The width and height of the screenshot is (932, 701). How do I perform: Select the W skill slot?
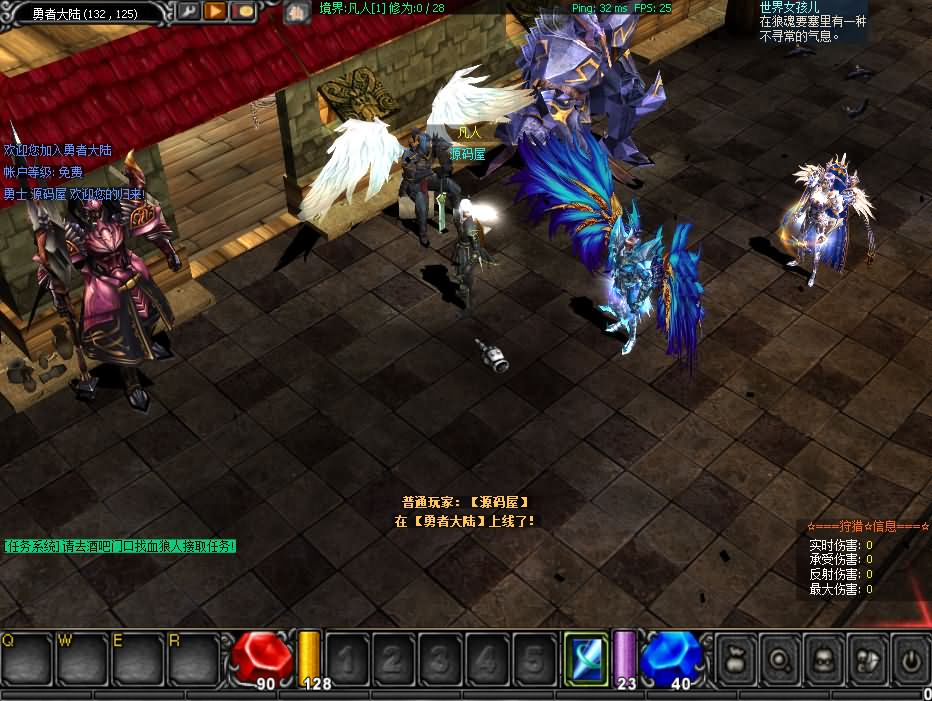pos(81,658)
